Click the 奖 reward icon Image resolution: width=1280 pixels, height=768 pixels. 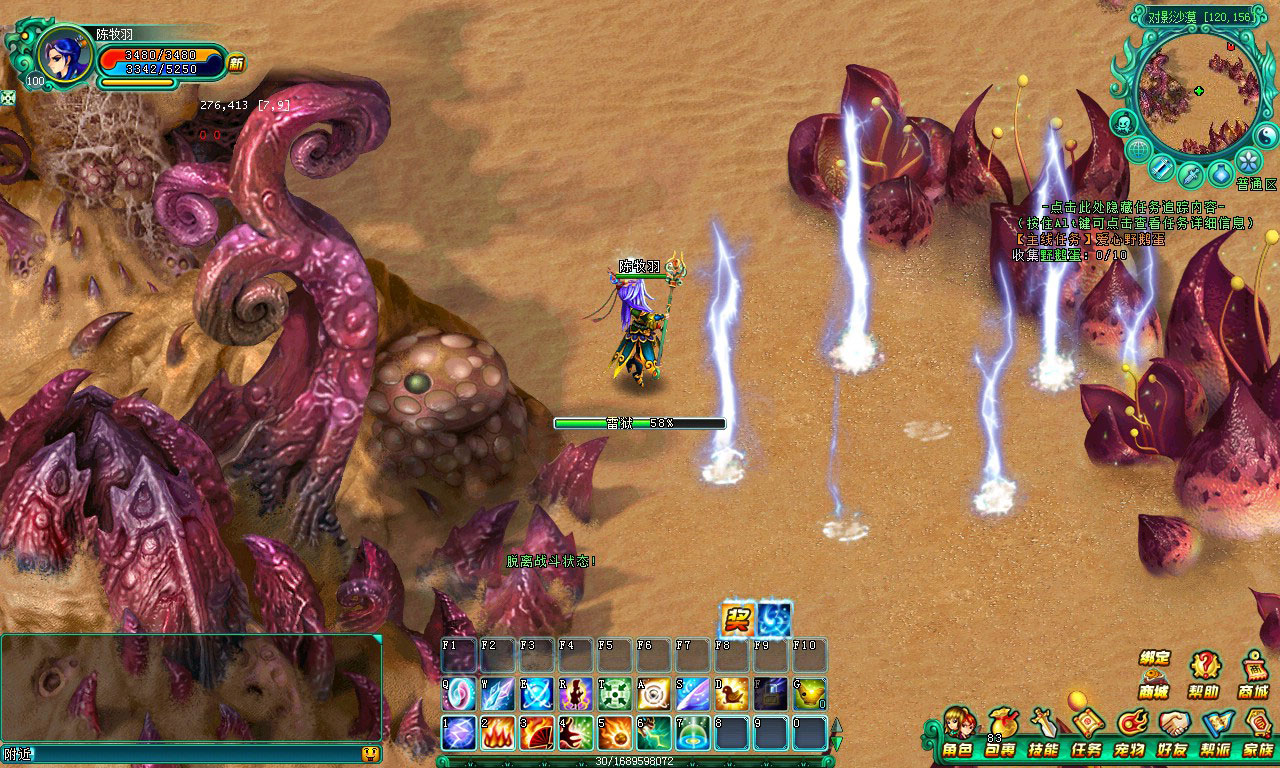[737, 619]
